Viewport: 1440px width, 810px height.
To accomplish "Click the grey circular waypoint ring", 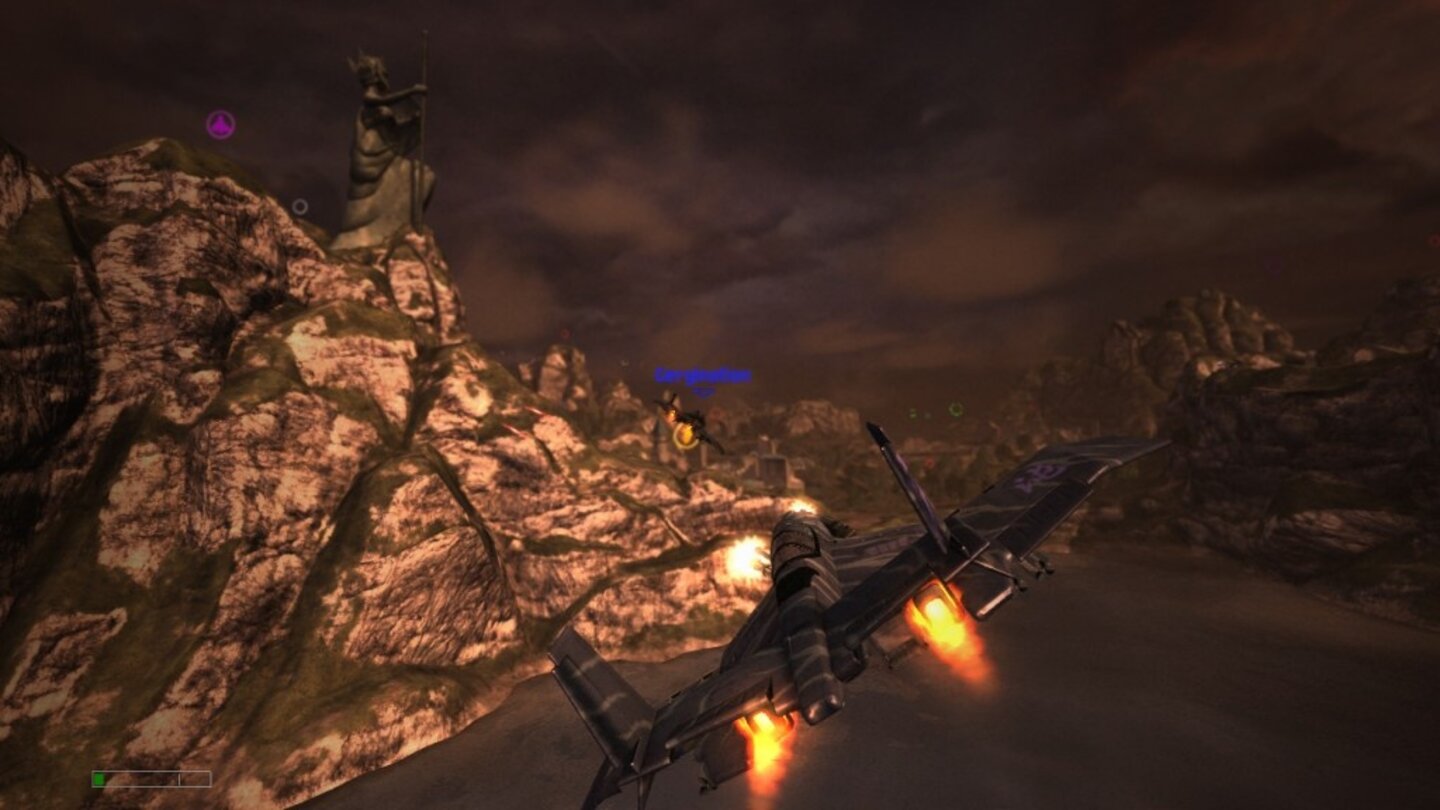I will click(298, 207).
